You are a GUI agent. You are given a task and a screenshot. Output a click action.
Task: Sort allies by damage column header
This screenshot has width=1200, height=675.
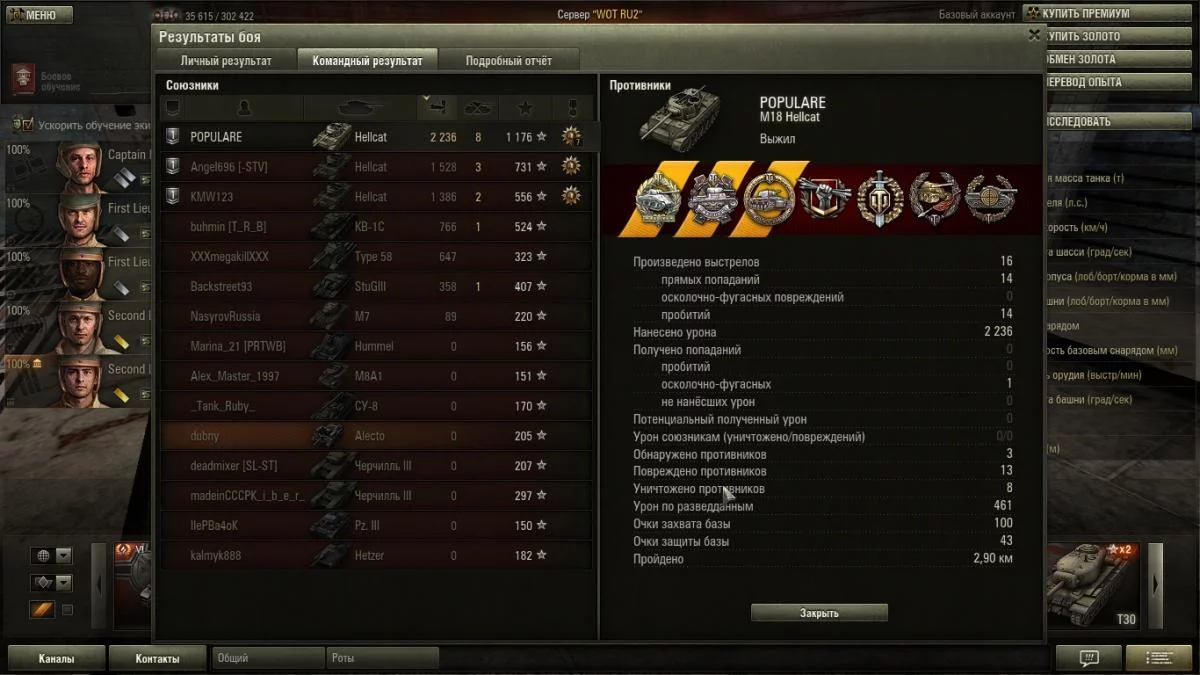[x=433, y=106]
